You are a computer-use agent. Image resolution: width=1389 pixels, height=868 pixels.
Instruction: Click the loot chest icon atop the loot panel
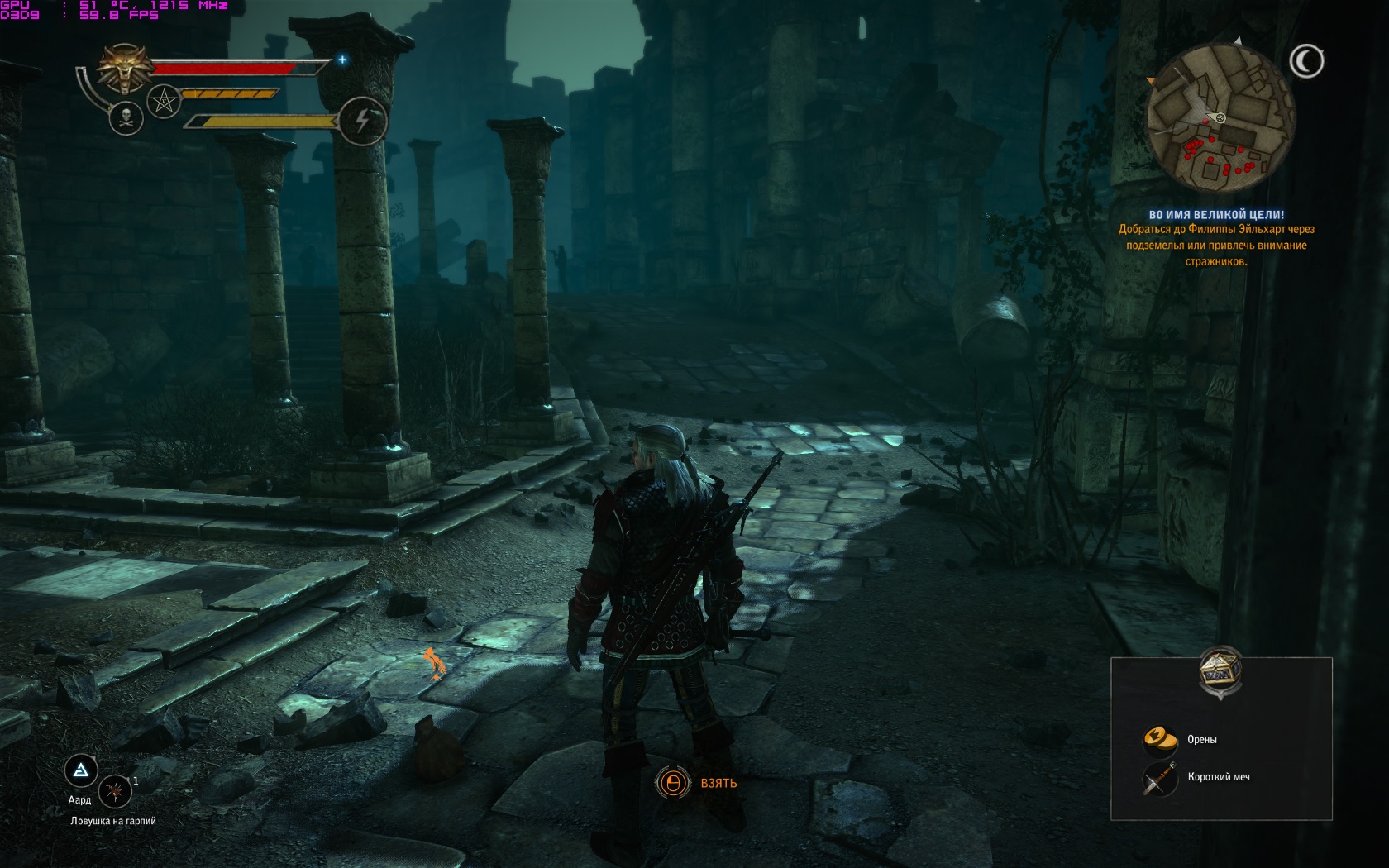point(1220,671)
